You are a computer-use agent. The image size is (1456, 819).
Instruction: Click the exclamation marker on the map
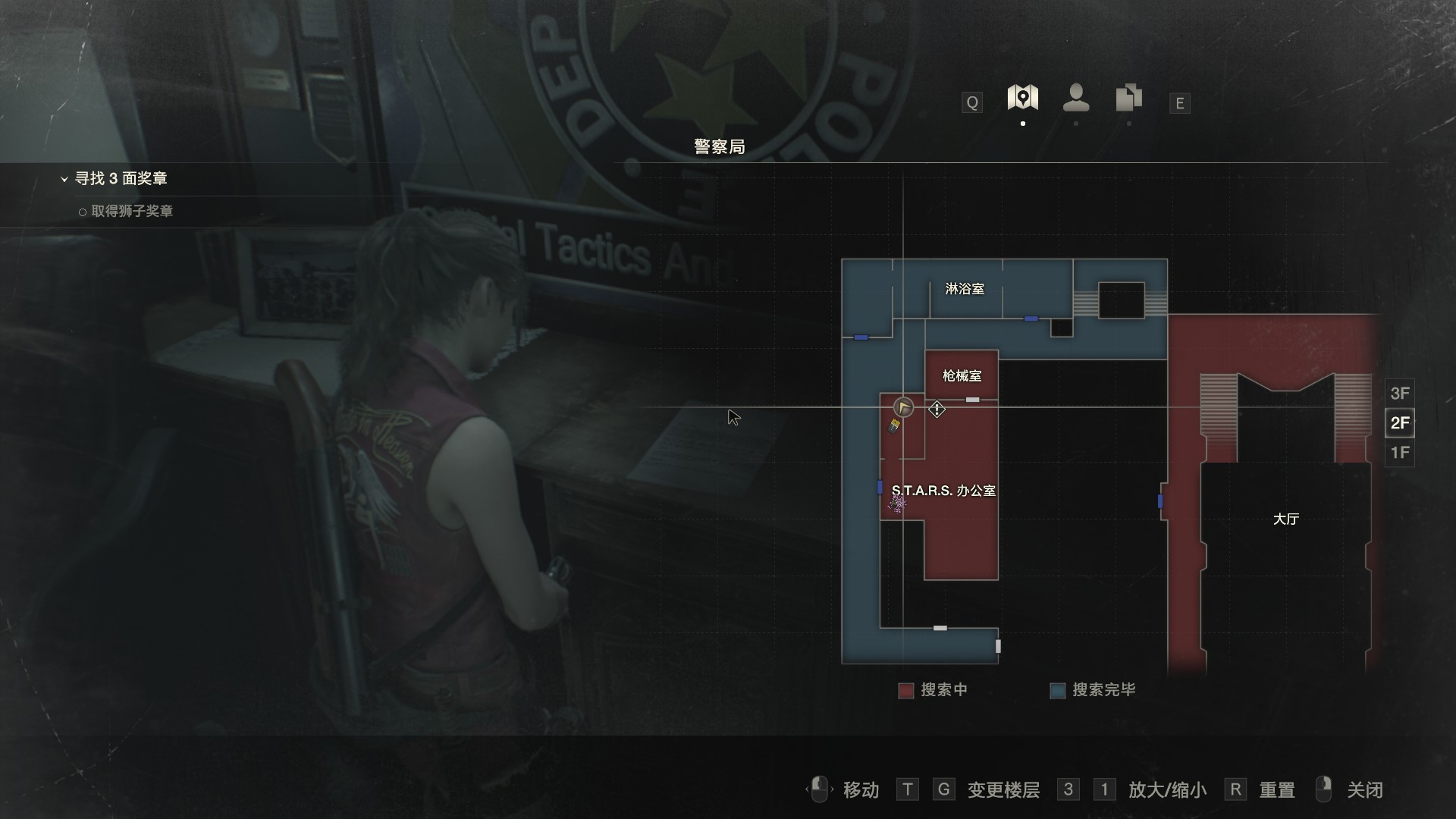tap(937, 409)
